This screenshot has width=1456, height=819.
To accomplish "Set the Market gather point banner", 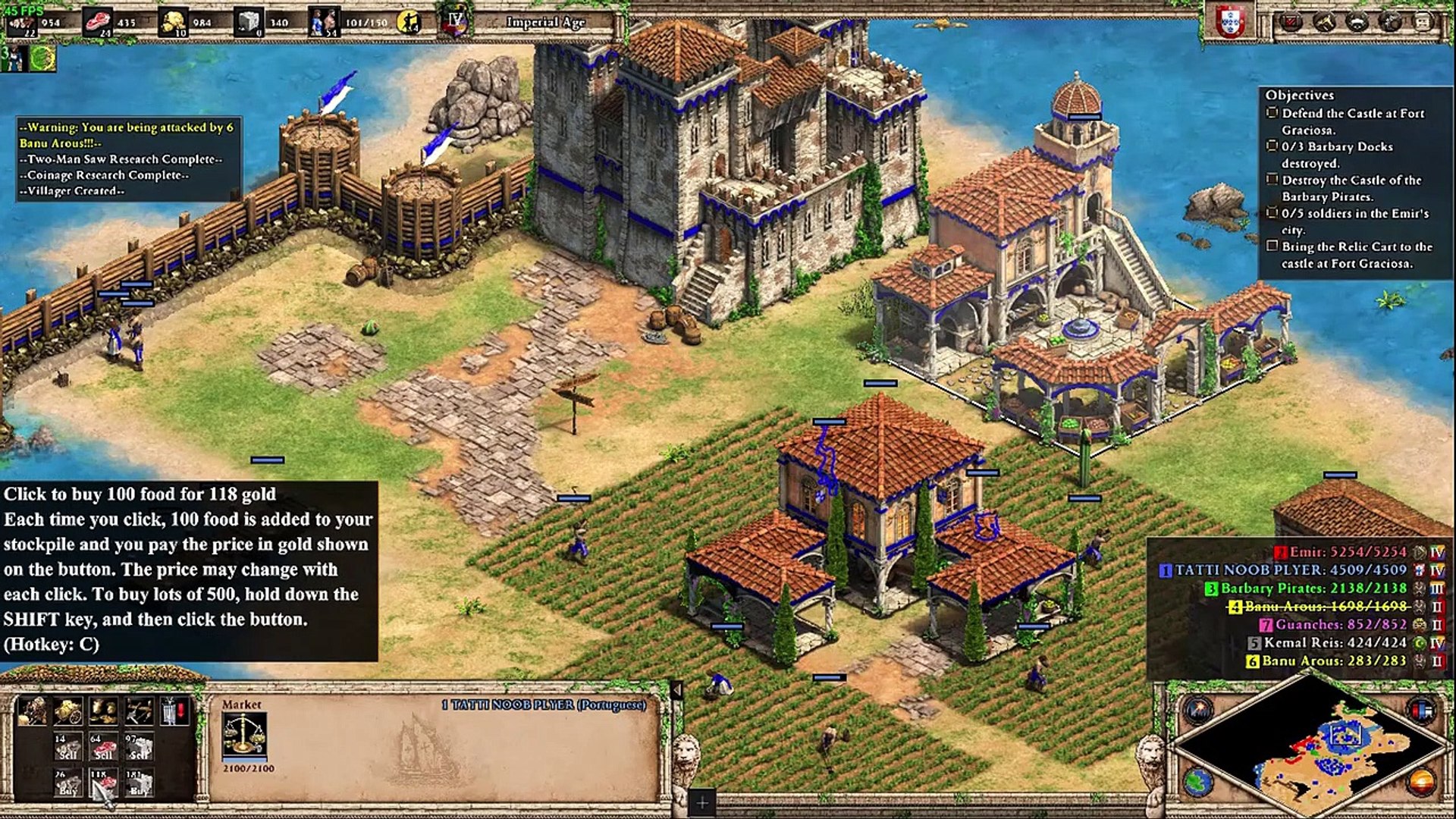I will click(x=174, y=712).
